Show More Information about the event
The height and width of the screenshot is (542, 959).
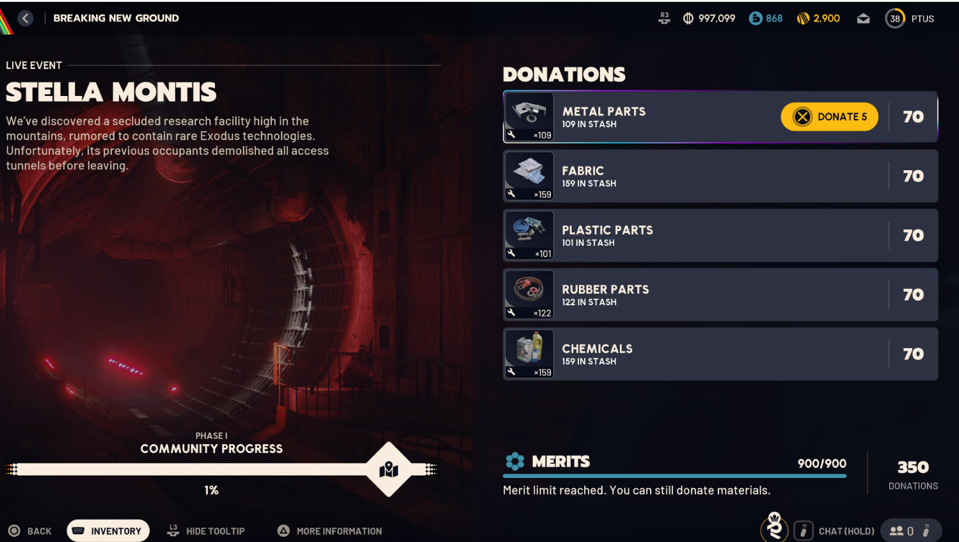329,531
